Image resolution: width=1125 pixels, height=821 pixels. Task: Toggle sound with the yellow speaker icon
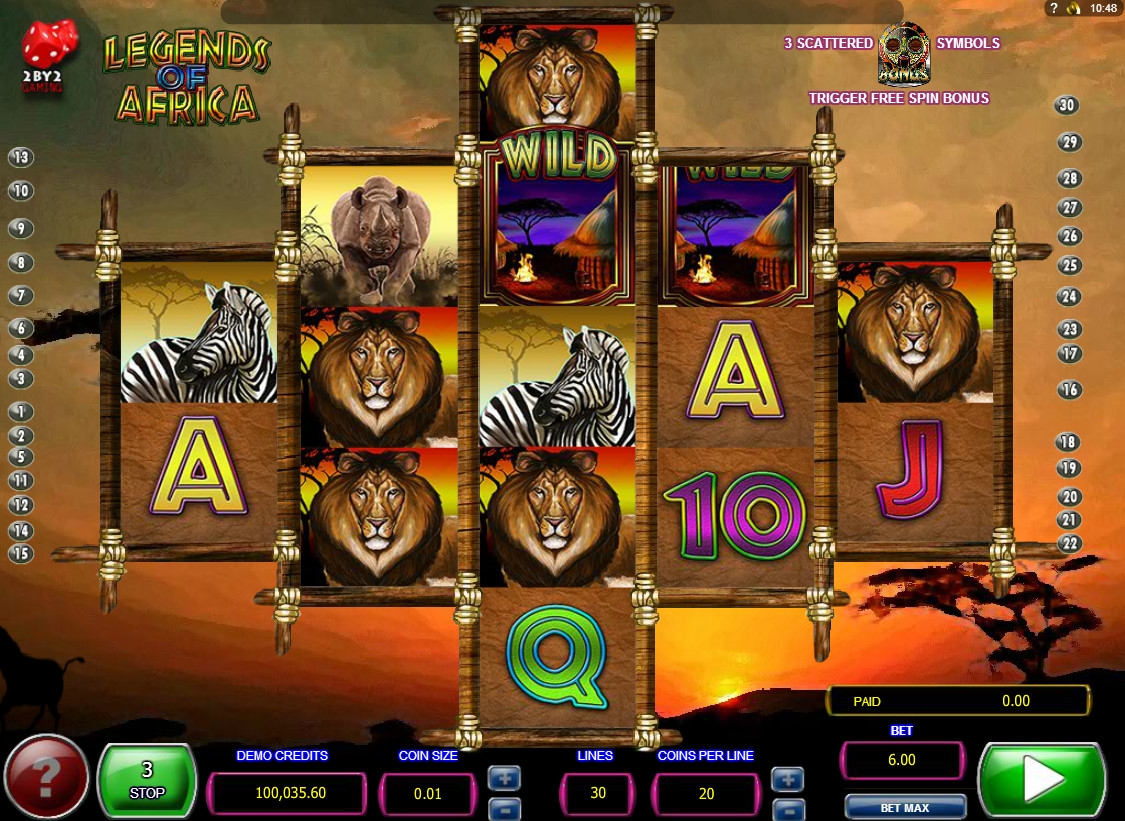pos(1073,8)
